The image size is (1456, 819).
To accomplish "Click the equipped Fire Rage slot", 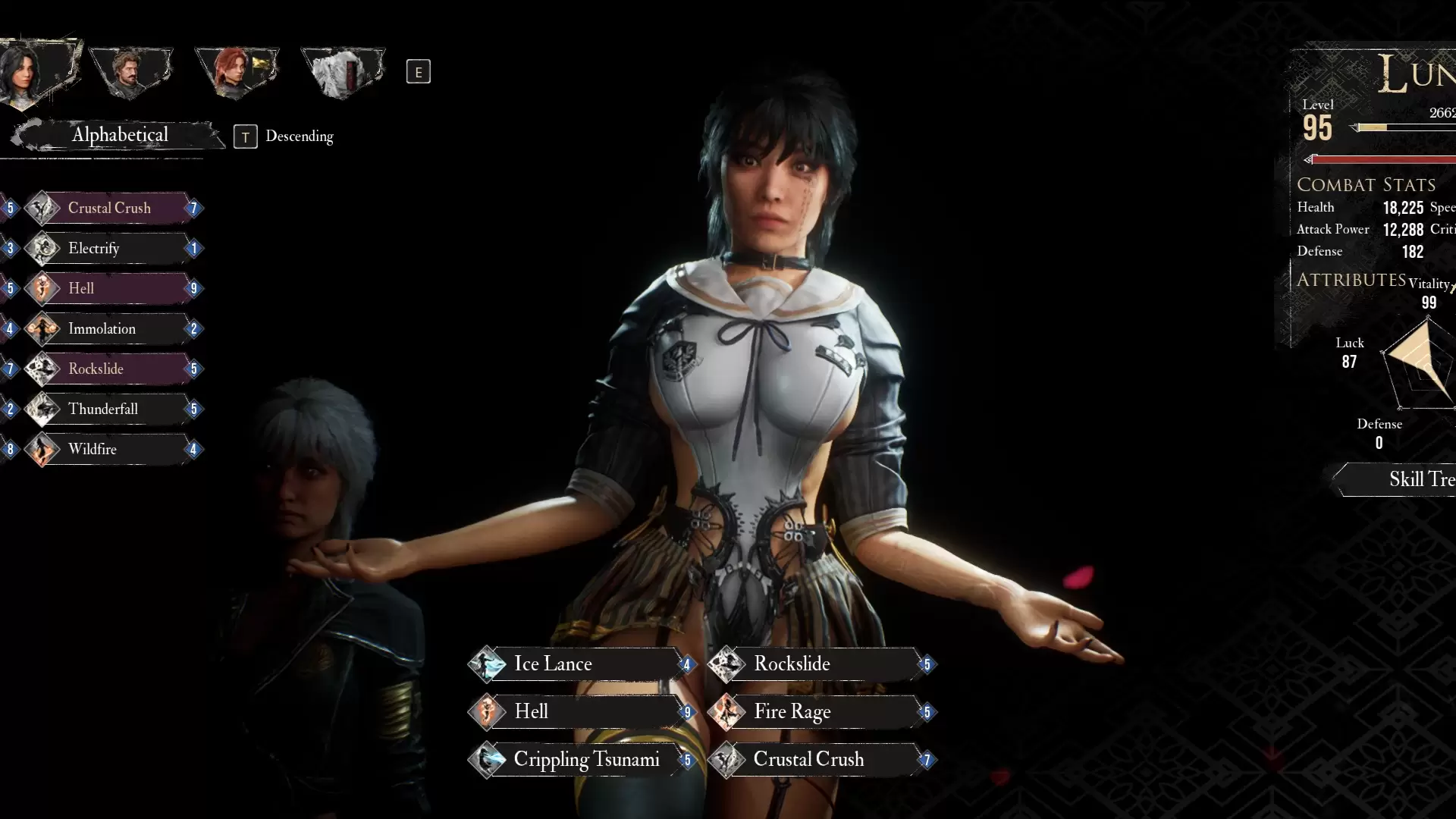I will tap(821, 712).
